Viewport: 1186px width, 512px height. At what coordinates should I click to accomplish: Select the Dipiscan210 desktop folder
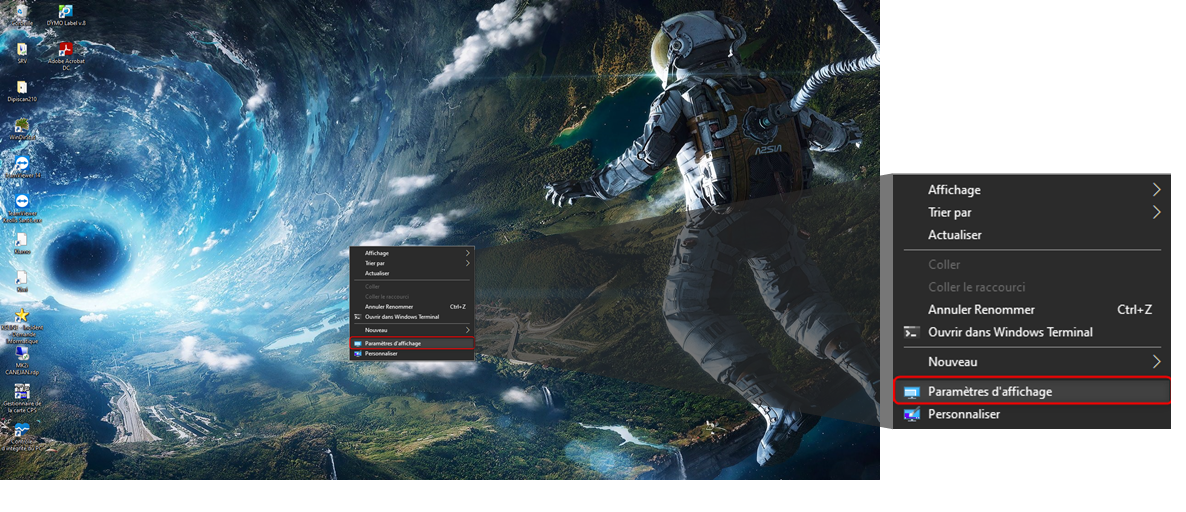pyautogui.click(x=22, y=89)
